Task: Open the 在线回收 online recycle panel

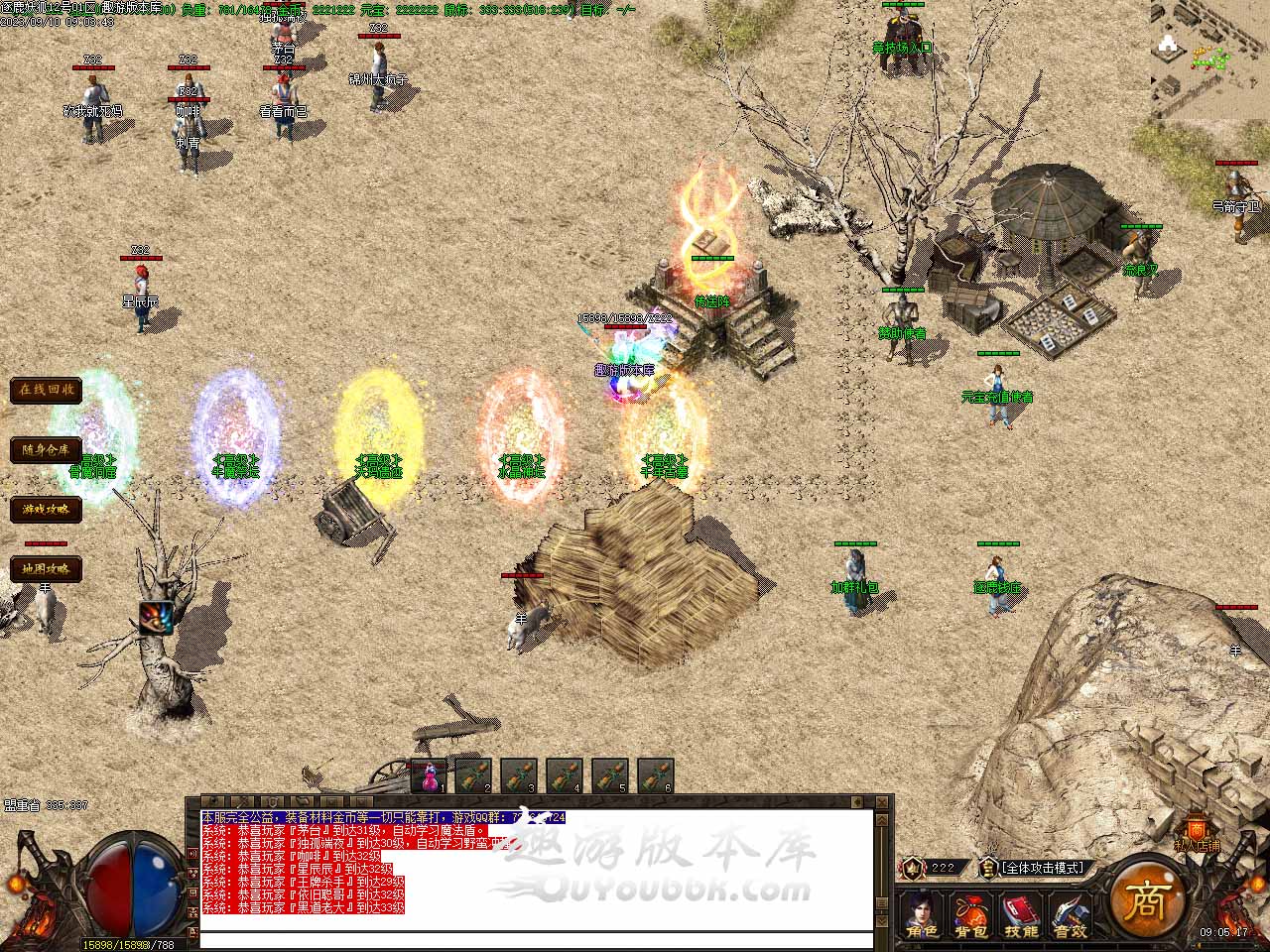Action: (46, 390)
